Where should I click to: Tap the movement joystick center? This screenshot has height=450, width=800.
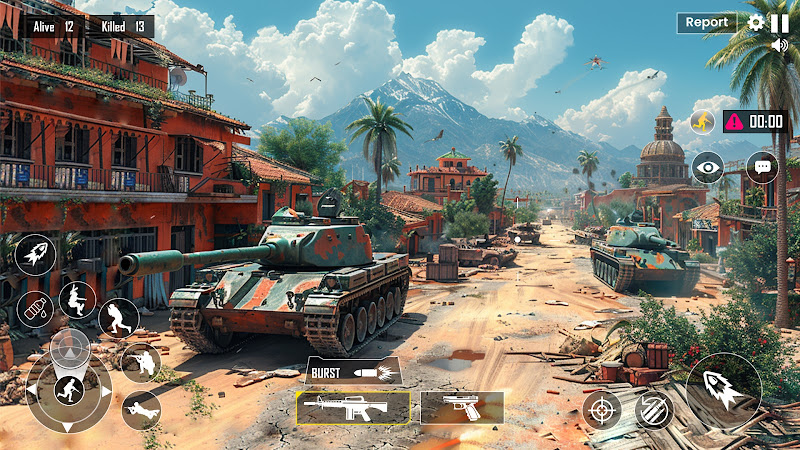[x=68, y=388]
